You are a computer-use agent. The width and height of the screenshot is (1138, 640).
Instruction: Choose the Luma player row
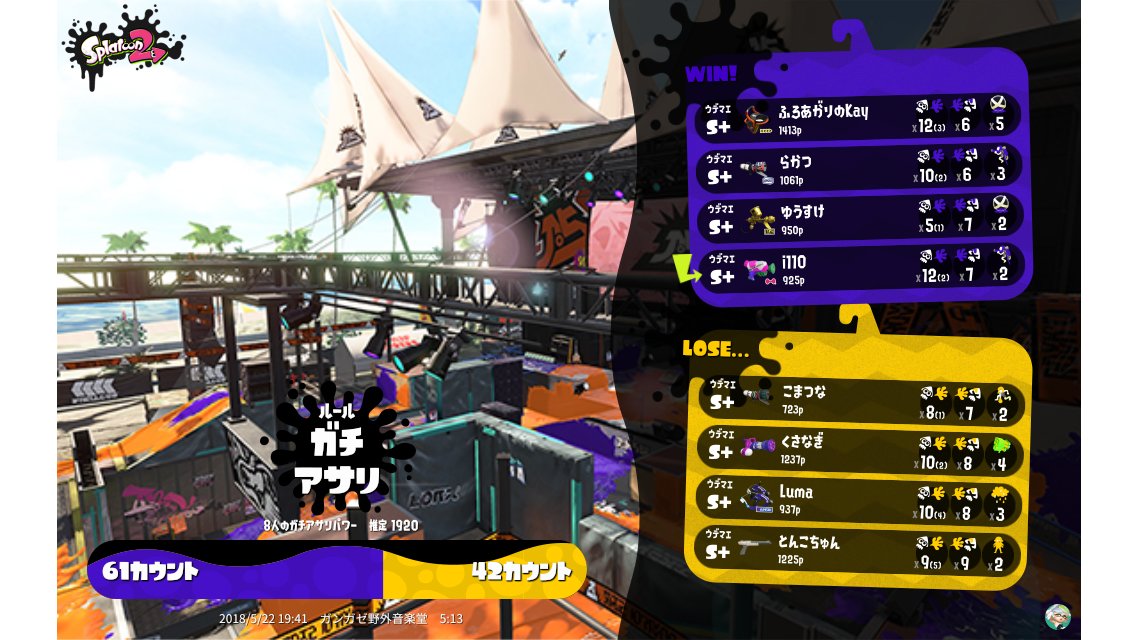[860, 500]
